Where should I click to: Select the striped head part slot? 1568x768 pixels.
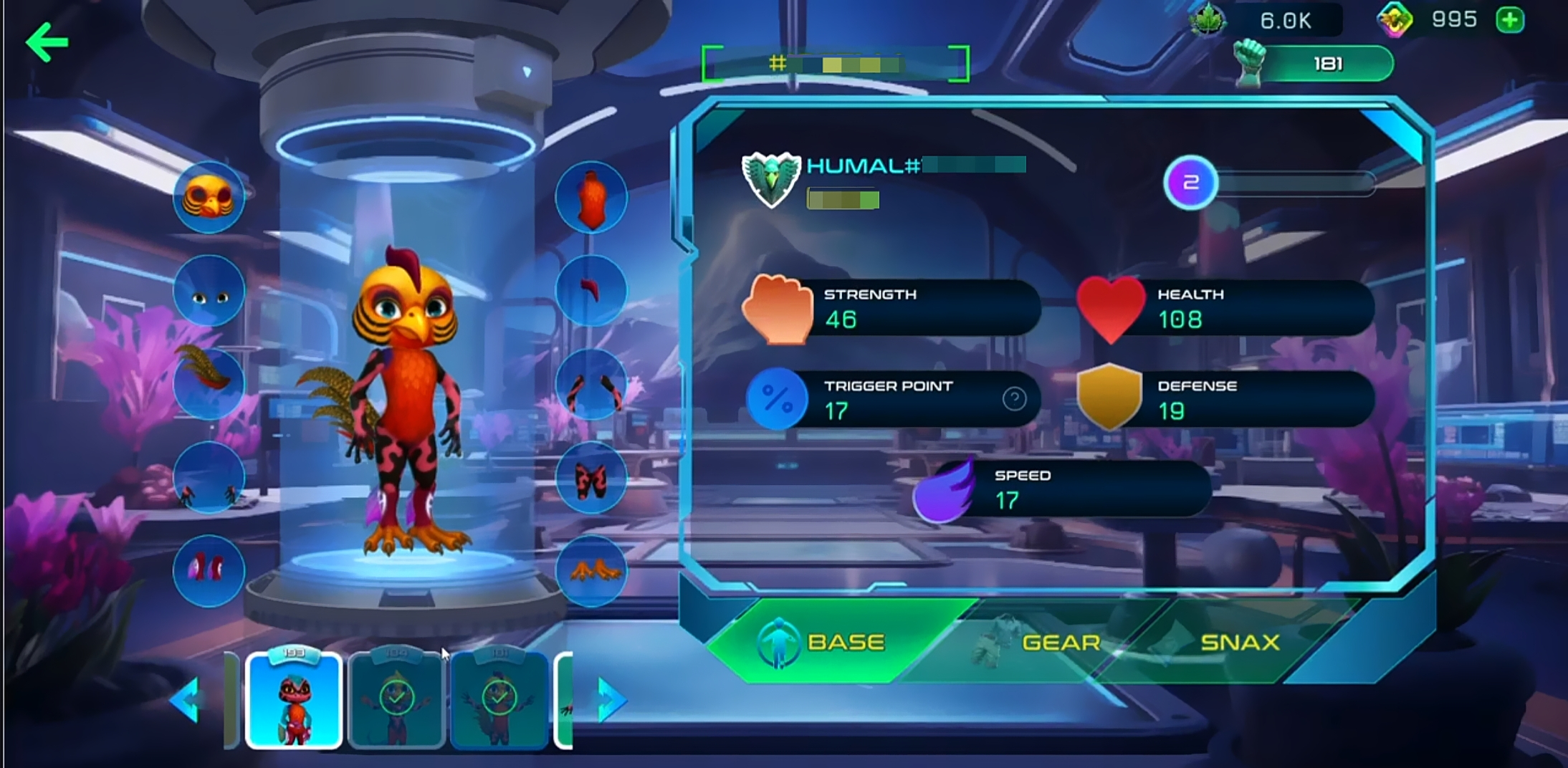pyautogui.click(x=209, y=197)
